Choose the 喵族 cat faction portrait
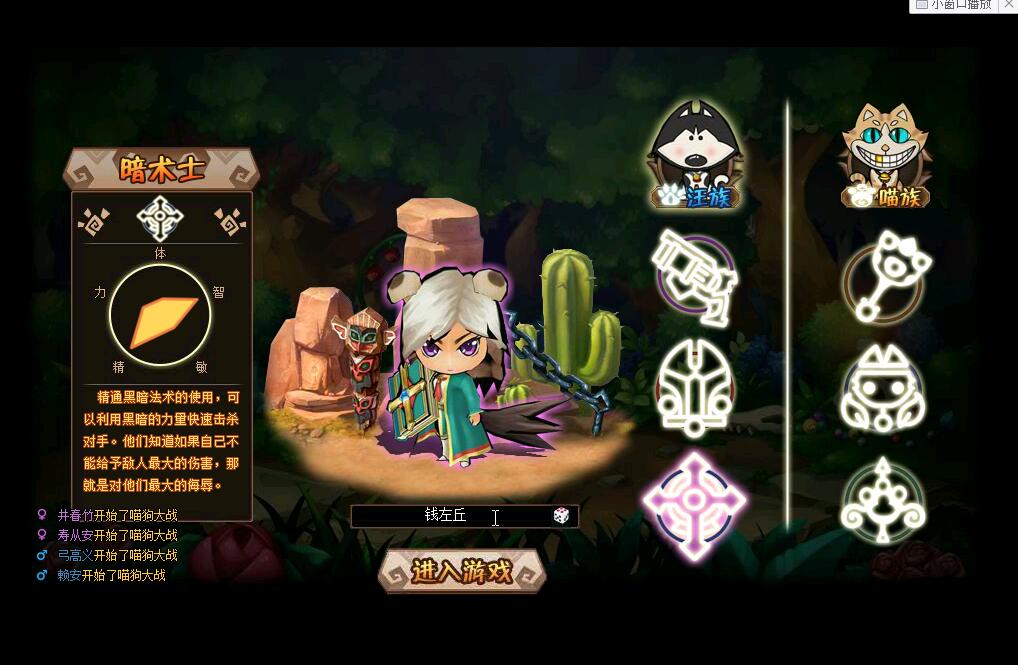The height and width of the screenshot is (665, 1018). (x=885, y=156)
